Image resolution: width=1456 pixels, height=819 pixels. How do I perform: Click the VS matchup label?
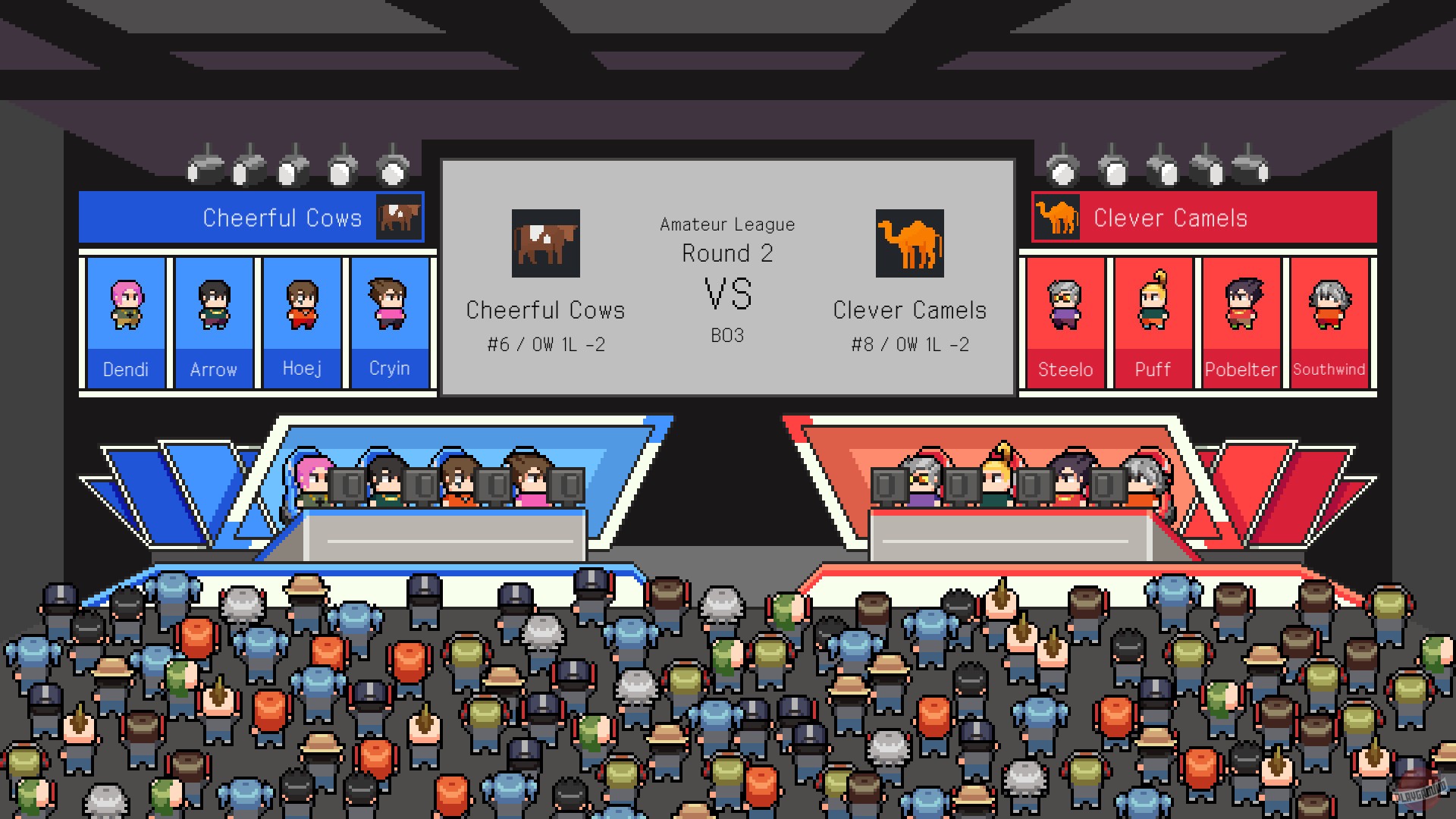(x=727, y=296)
